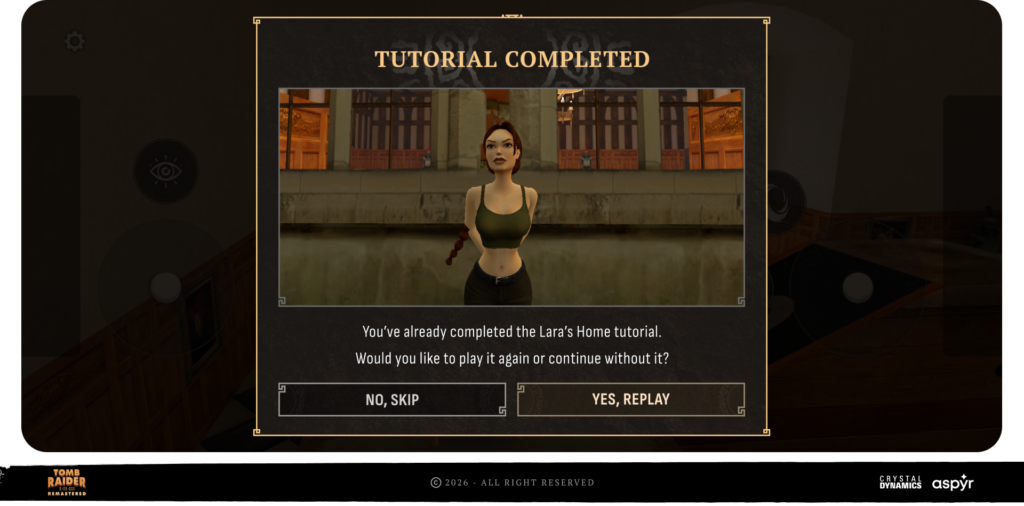
Task: Choose the NO, SKIP button
Action: [392, 399]
